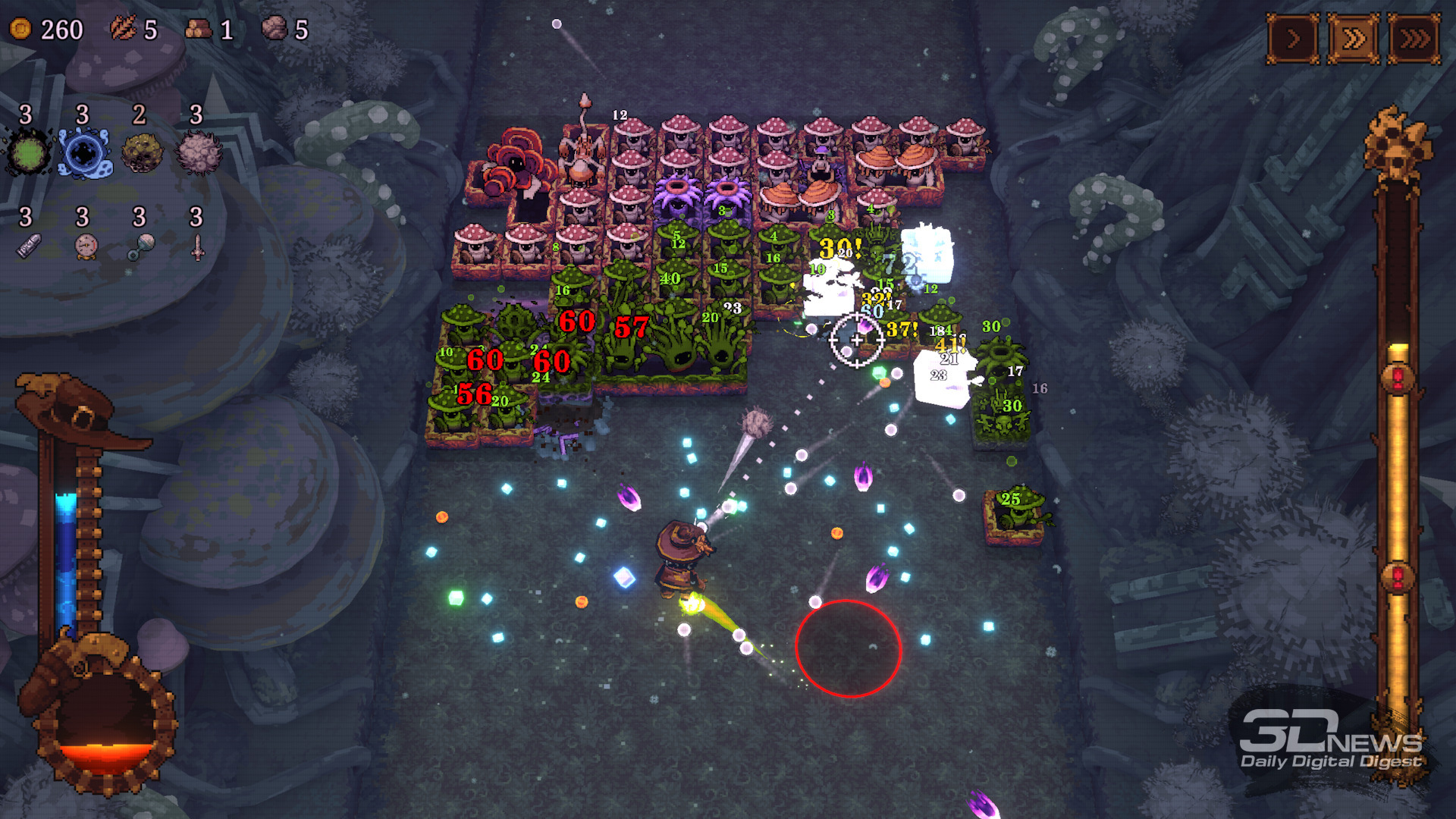
Task: Pick the silver bullet item icon
Action: [x=29, y=246]
